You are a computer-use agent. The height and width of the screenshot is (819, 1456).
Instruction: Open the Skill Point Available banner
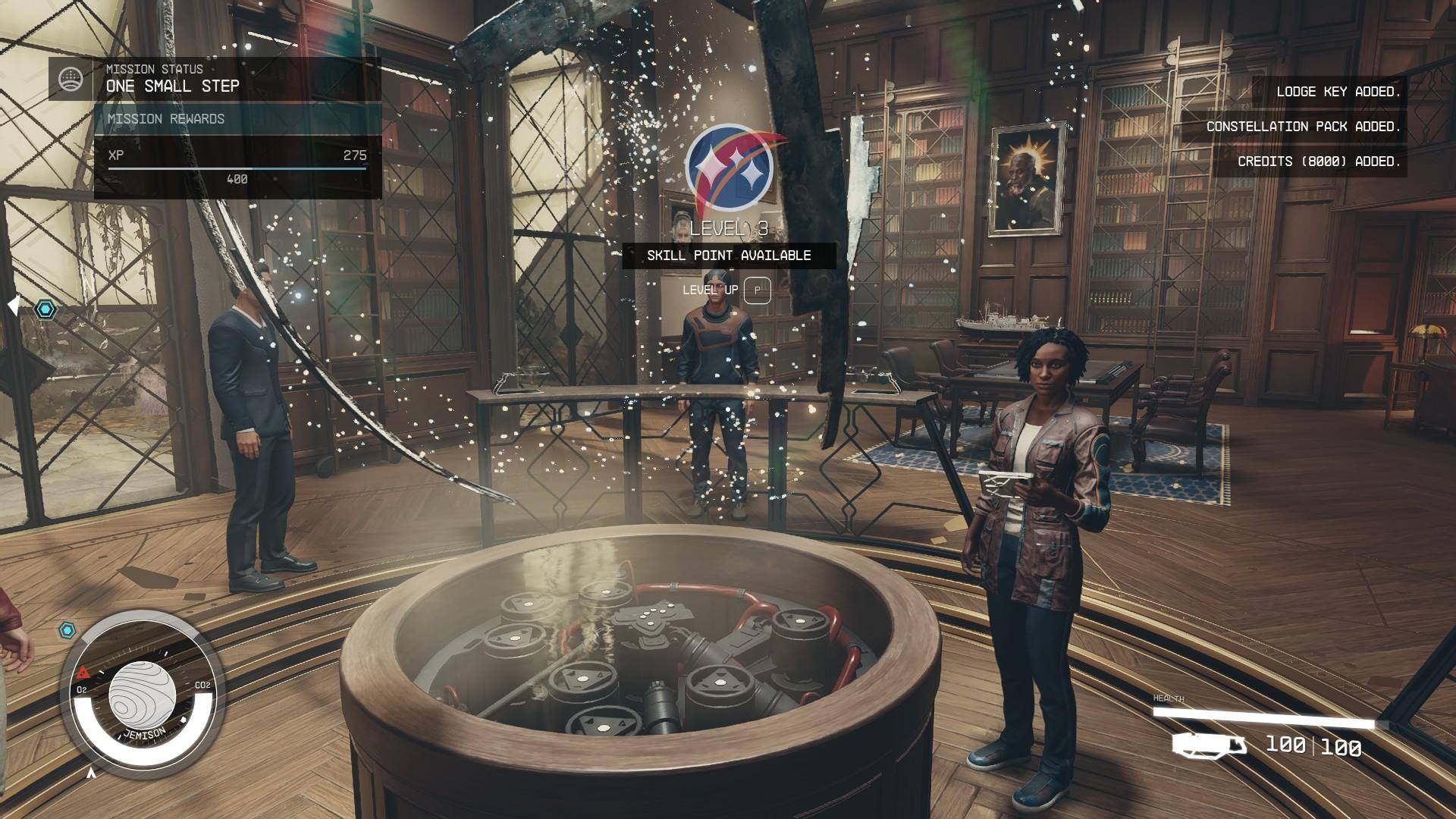click(729, 256)
